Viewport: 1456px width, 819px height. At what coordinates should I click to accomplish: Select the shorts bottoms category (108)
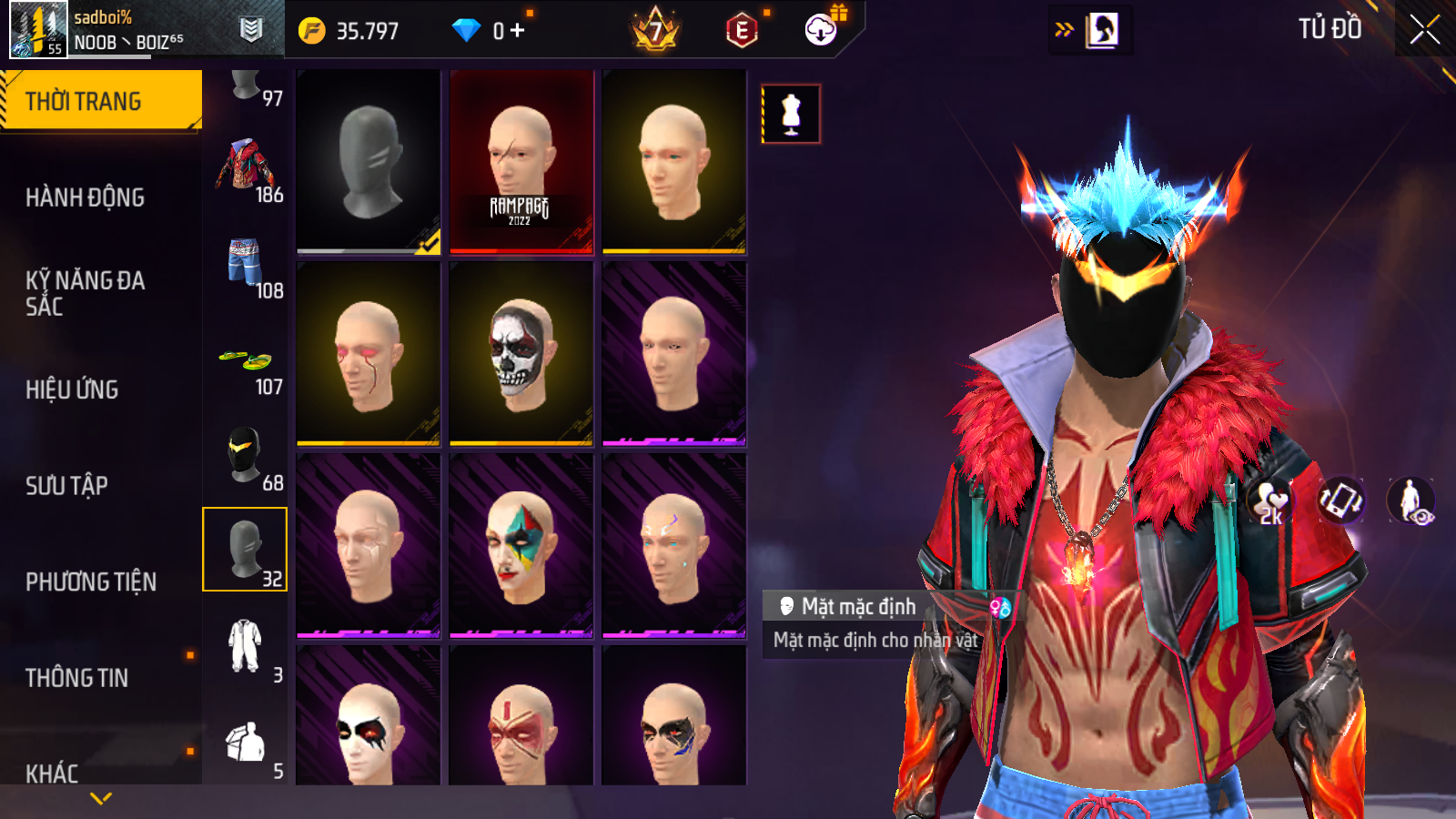click(246, 266)
